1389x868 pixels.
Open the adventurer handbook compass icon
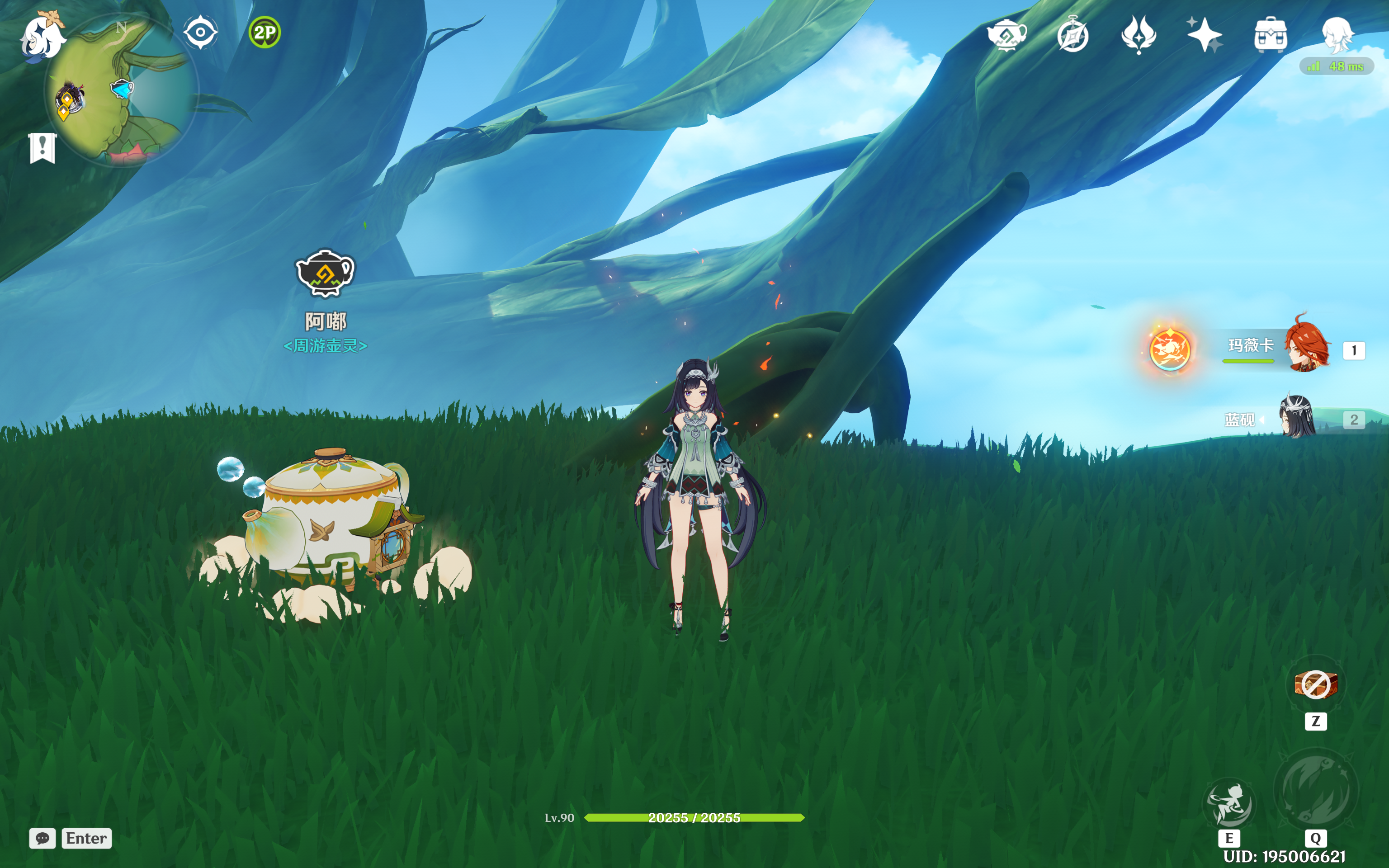pyautogui.click(x=1073, y=35)
